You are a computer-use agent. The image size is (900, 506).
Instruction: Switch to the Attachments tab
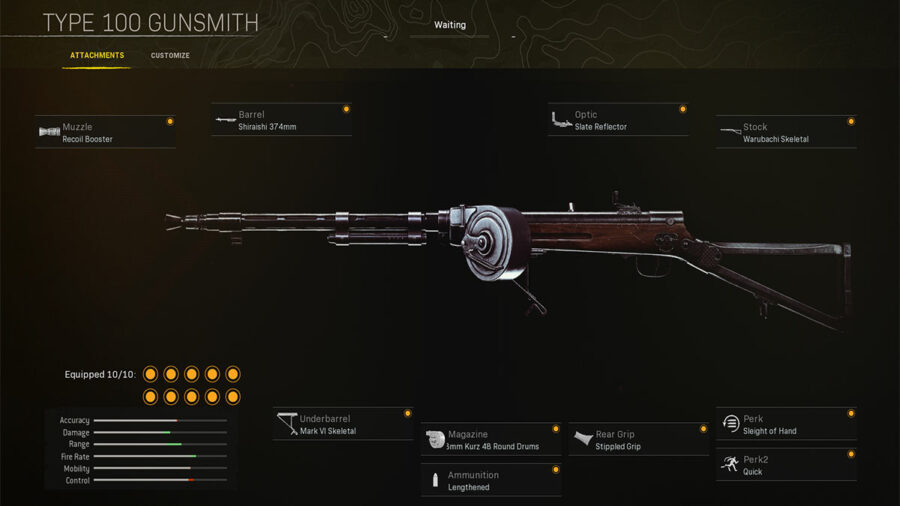[97, 56]
